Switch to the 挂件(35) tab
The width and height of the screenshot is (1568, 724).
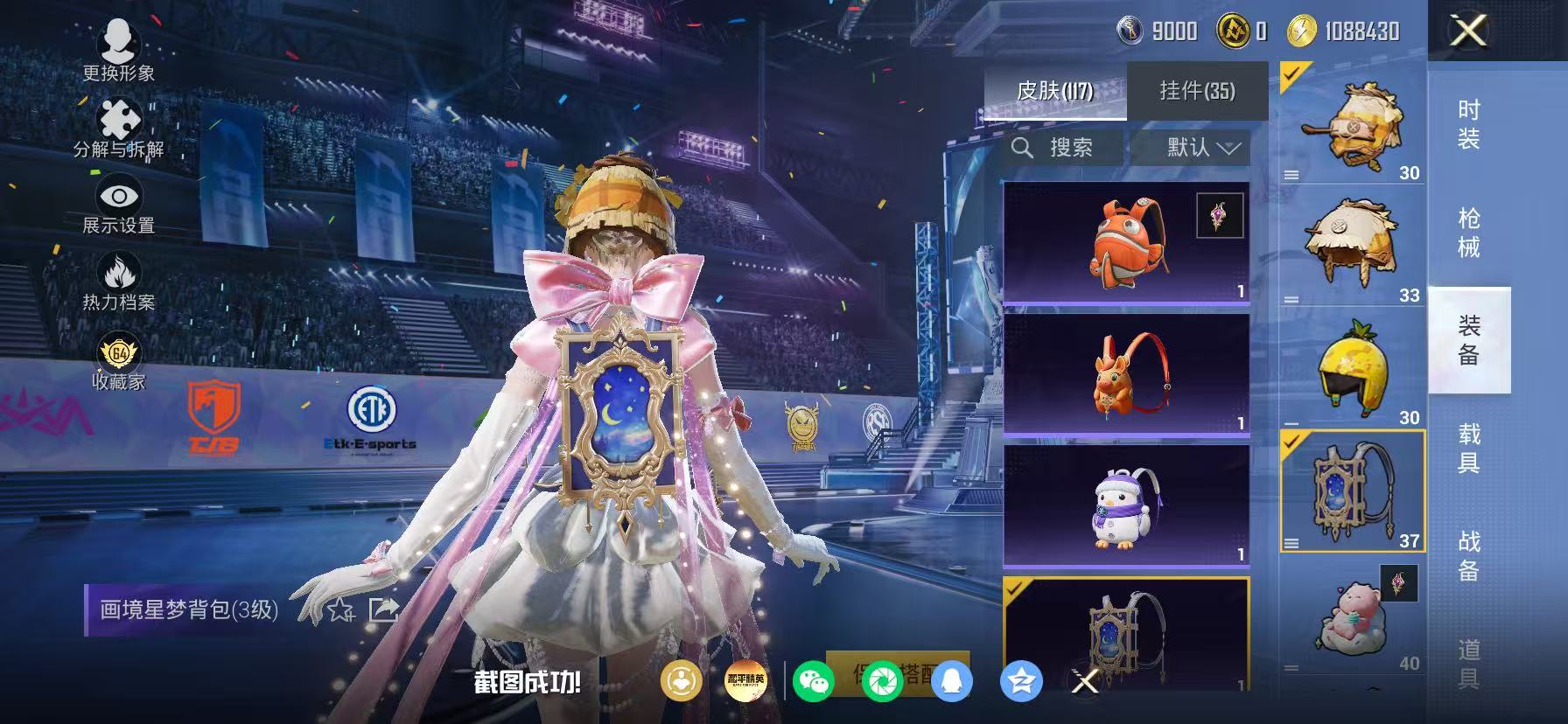1196,90
